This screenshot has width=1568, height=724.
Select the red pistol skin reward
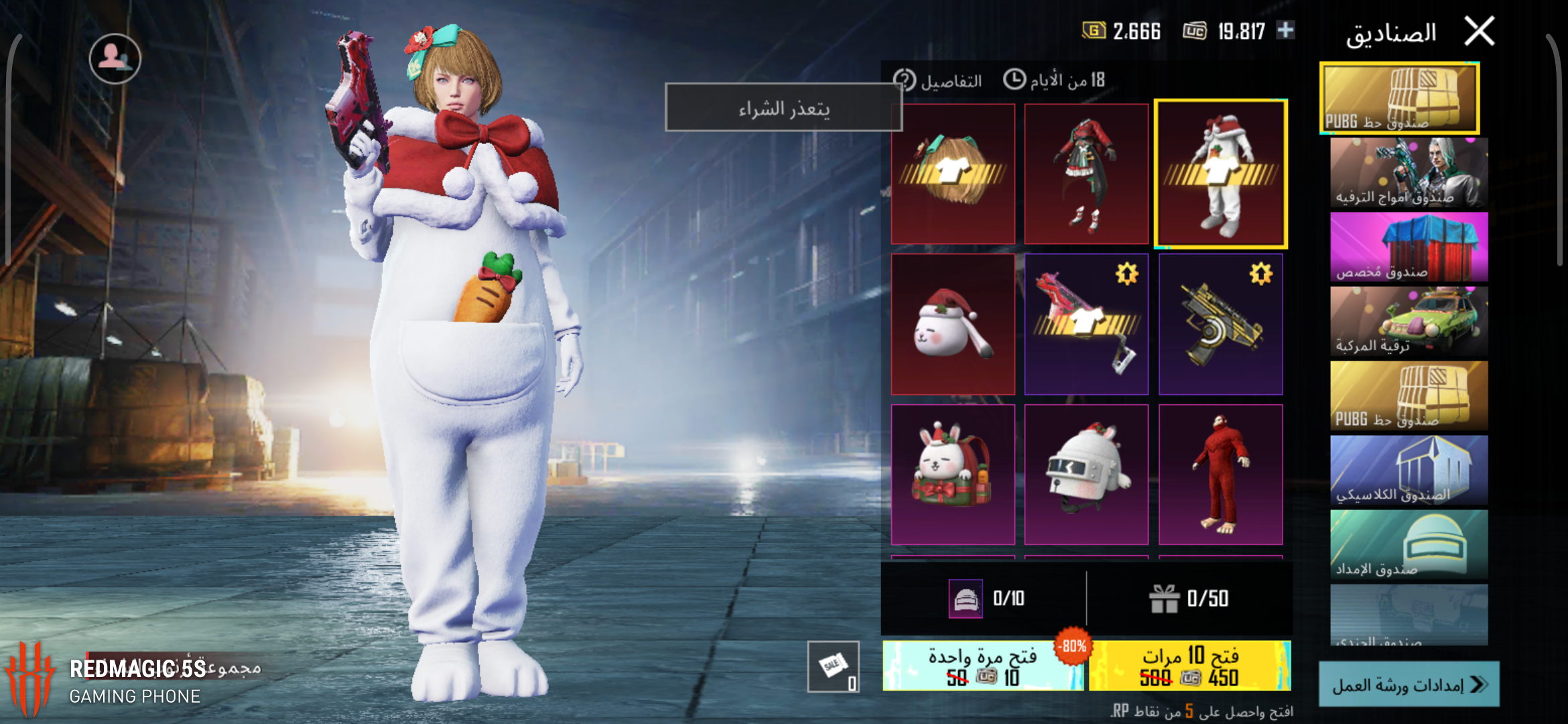(1086, 324)
